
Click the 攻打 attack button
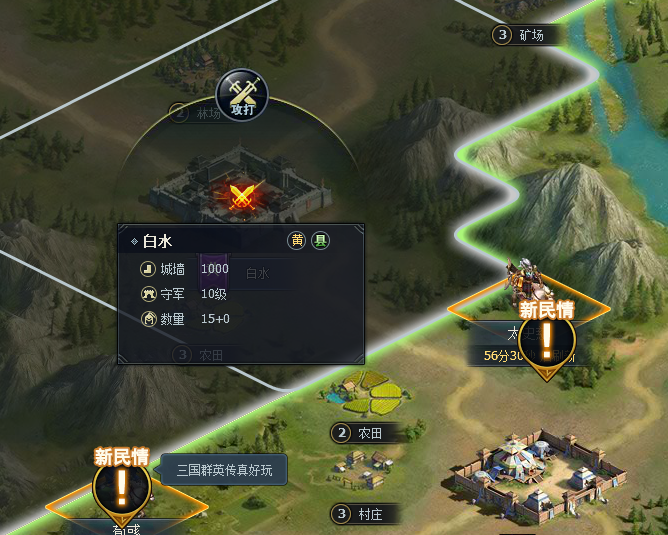point(243,97)
